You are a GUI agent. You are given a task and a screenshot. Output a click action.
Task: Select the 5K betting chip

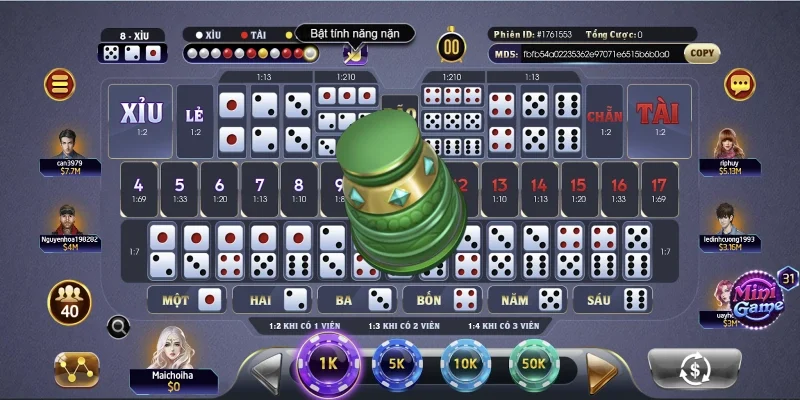[x=394, y=364]
